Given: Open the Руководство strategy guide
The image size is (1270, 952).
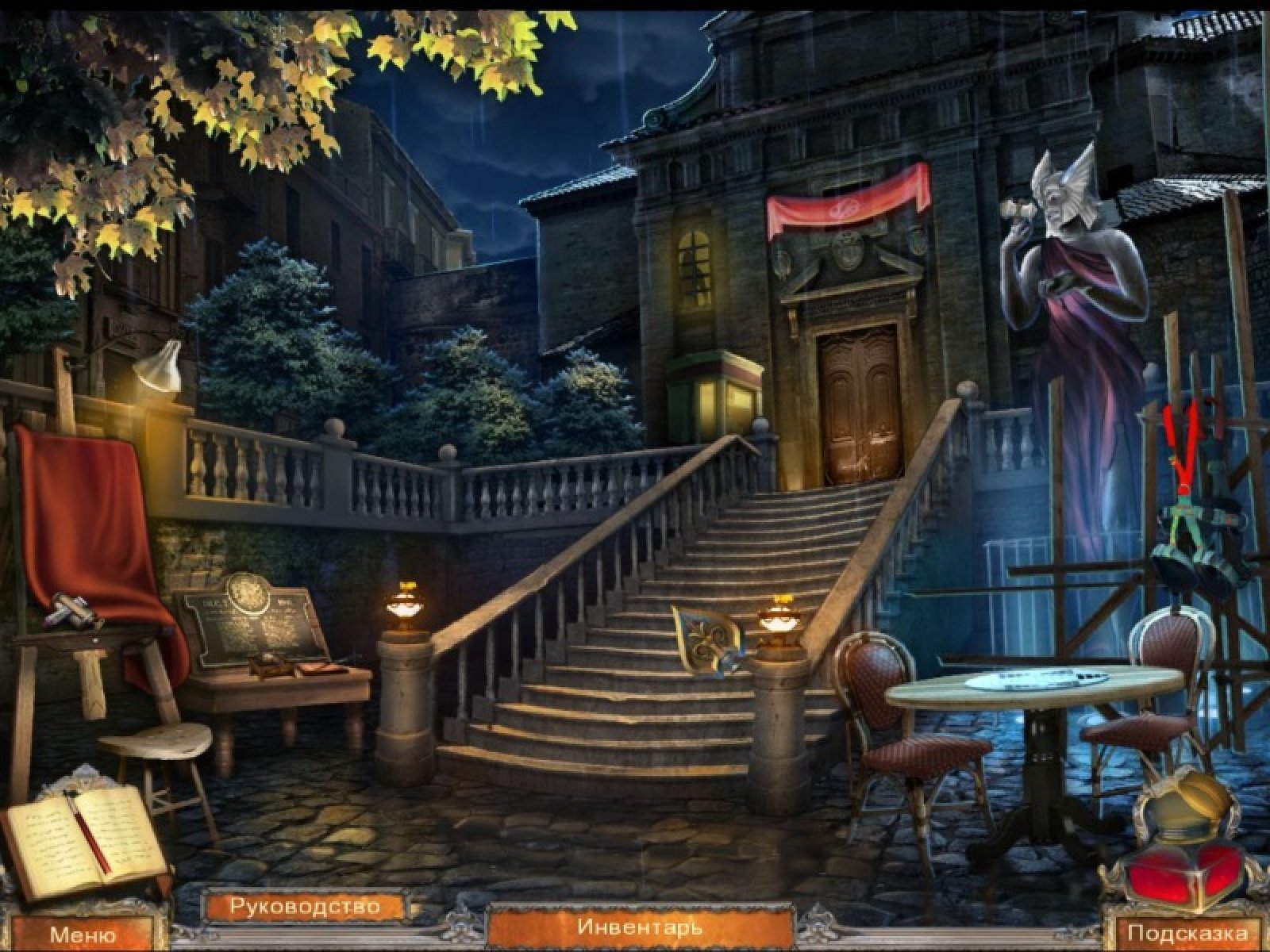Looking at the screenshot, I should pyautogui.click(x=306, y=906).
